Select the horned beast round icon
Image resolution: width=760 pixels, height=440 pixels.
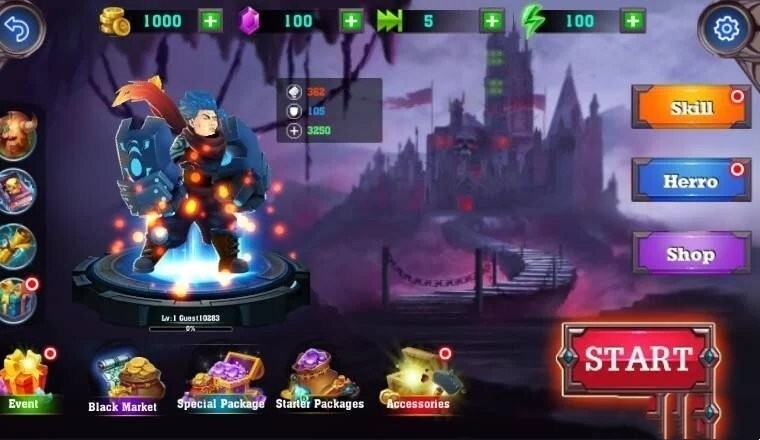(18, 136)
